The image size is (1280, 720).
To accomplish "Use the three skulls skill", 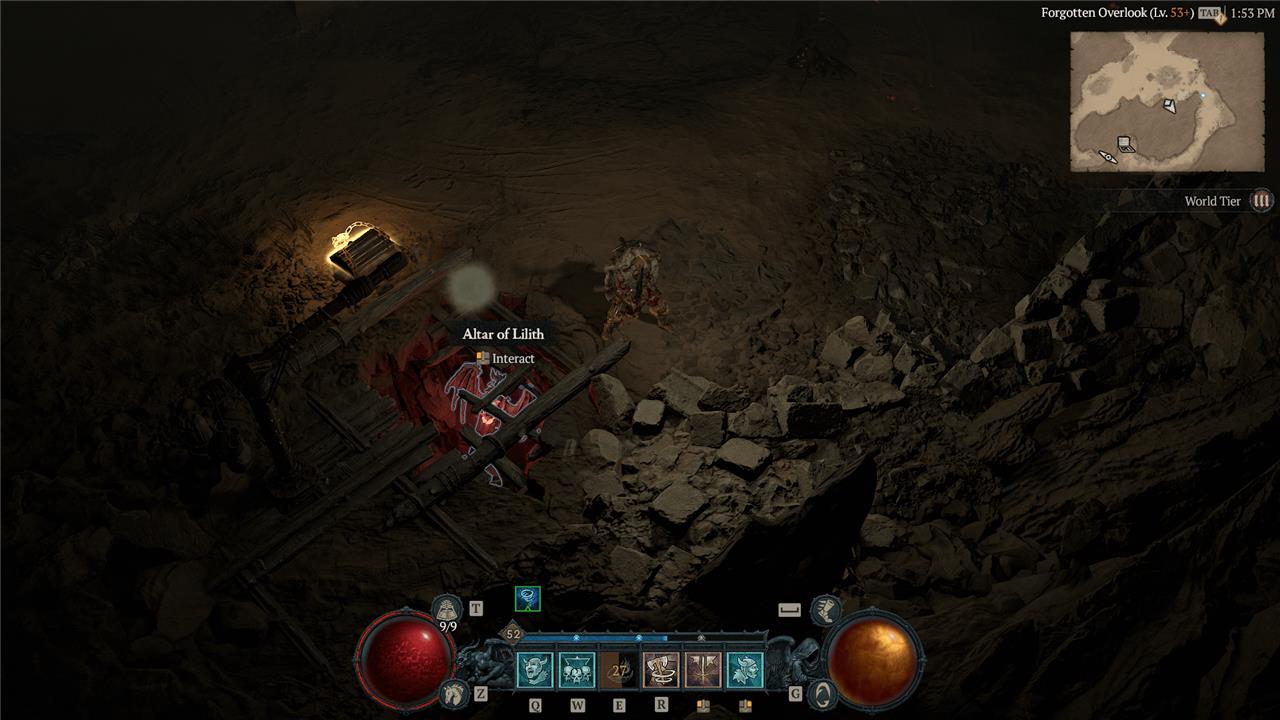I will [x=577, y=670].
